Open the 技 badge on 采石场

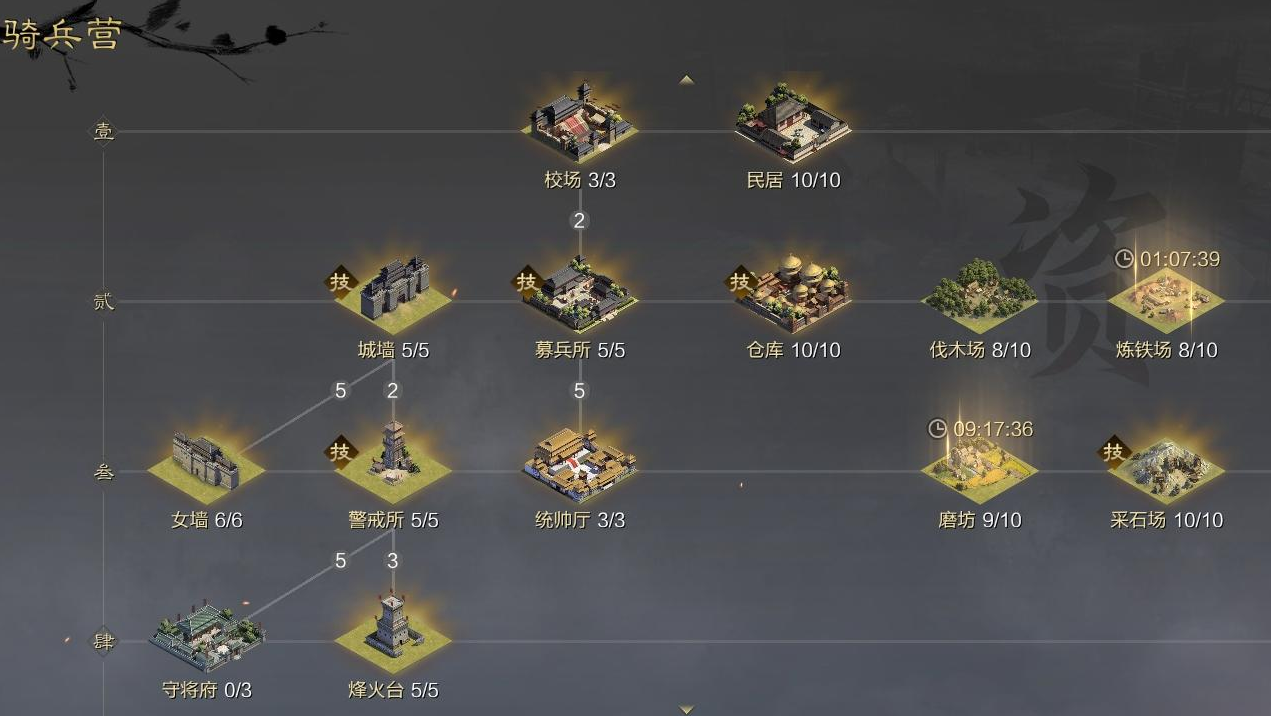tap(1113, 452)
